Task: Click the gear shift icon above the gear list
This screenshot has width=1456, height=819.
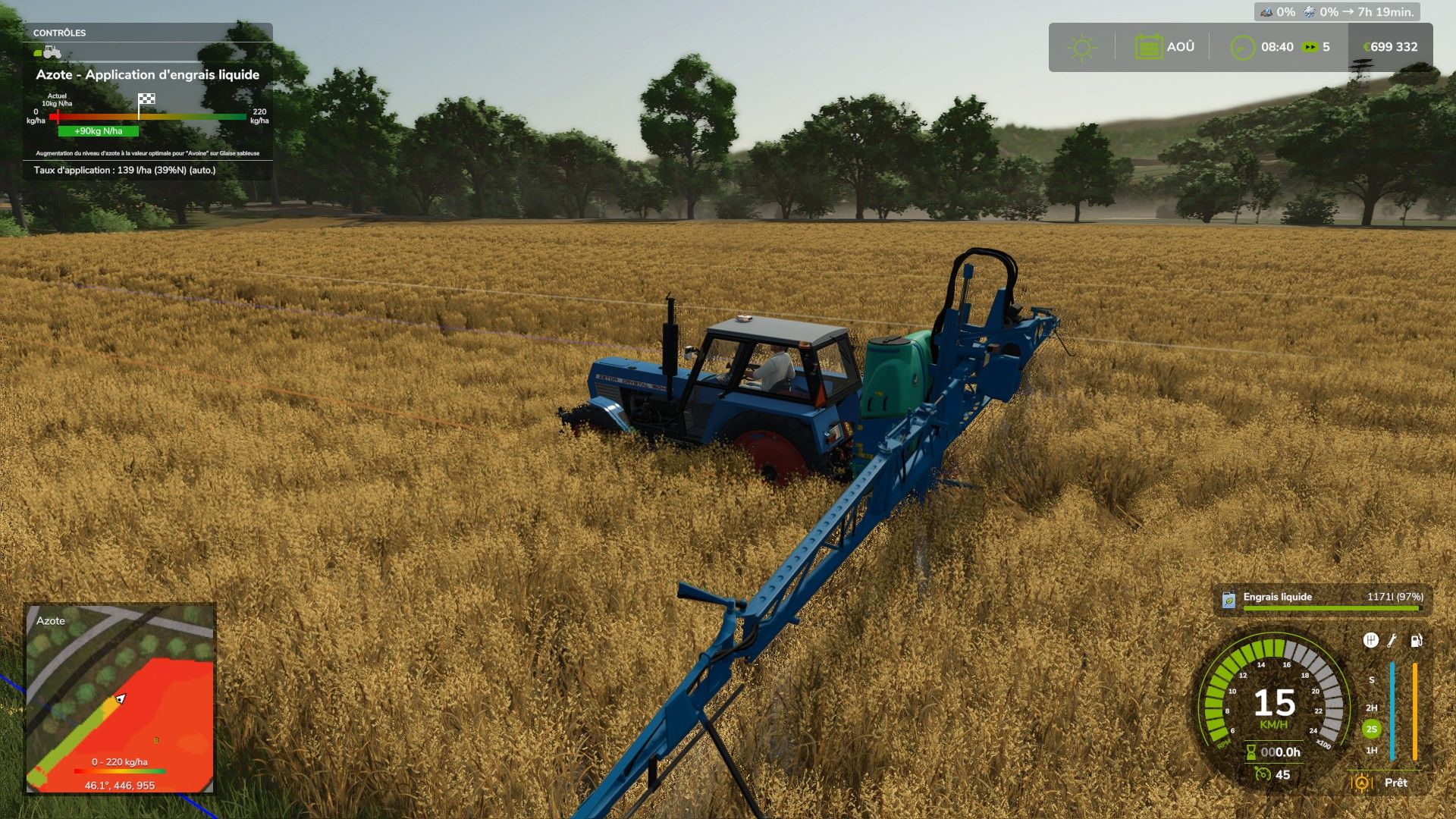Action: tap(1371, 641)
